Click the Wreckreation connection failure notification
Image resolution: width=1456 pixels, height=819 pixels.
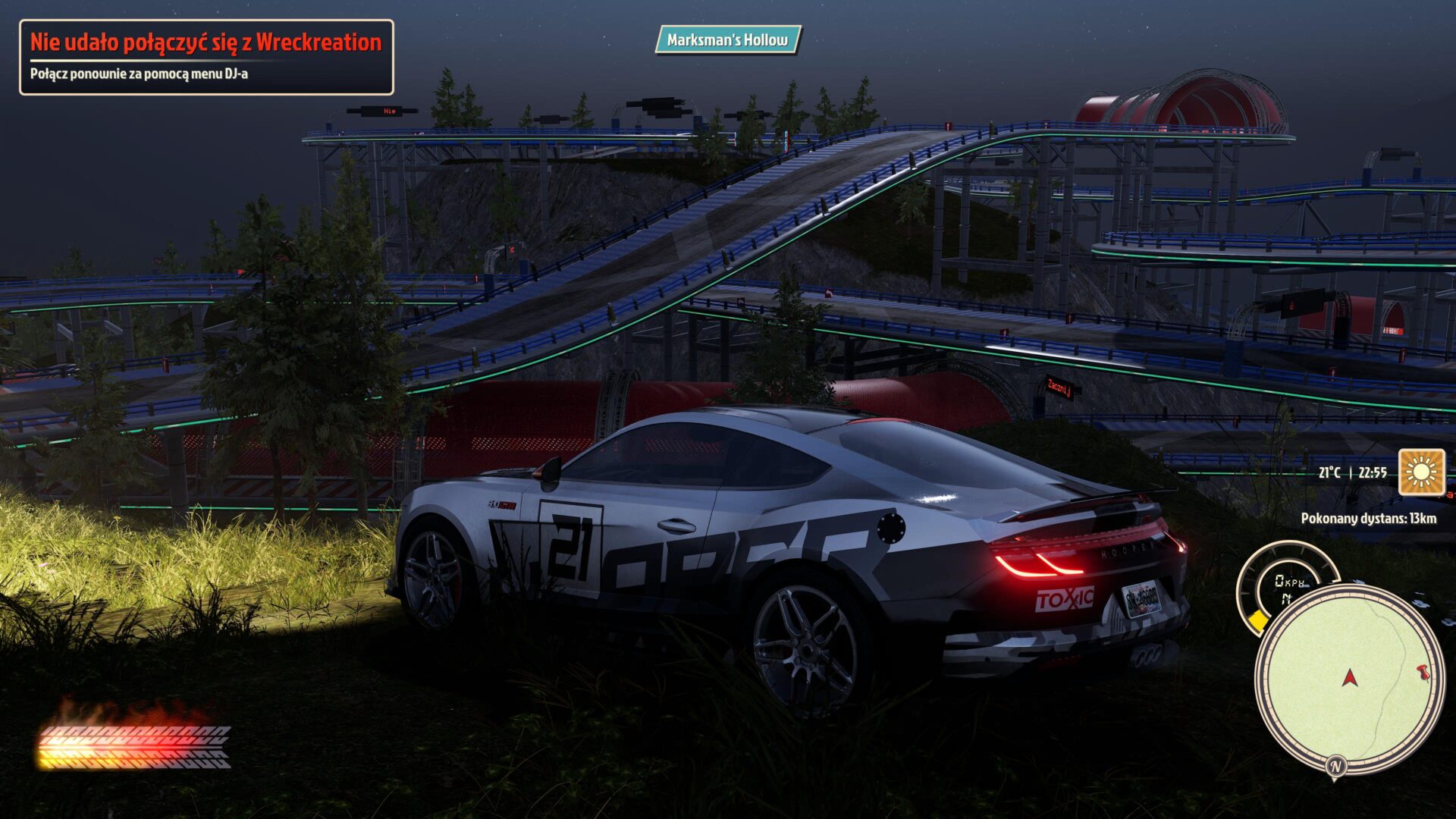(x=206, y=57)
